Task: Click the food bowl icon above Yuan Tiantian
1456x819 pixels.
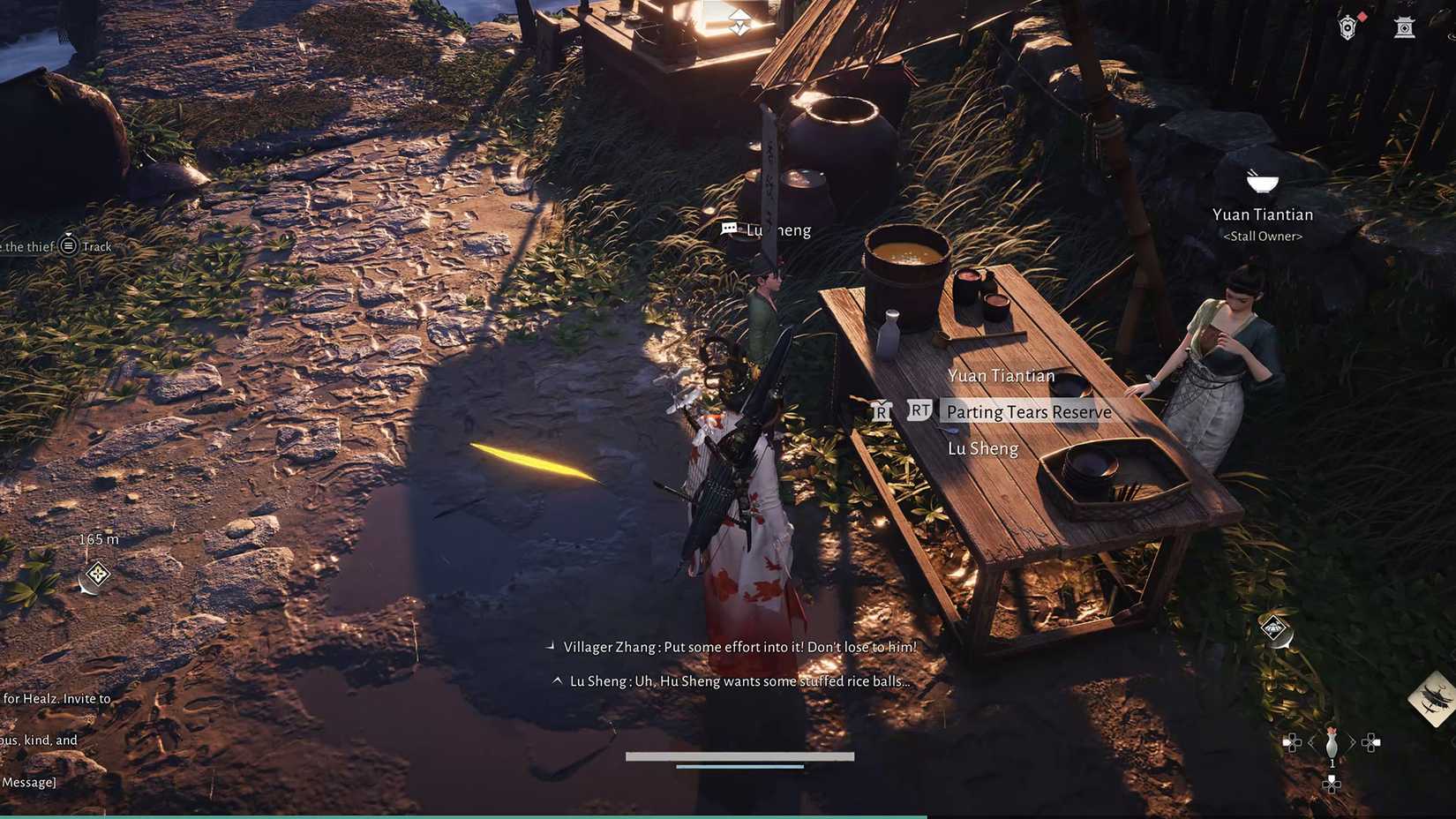Action: (x=1262, y=182)
